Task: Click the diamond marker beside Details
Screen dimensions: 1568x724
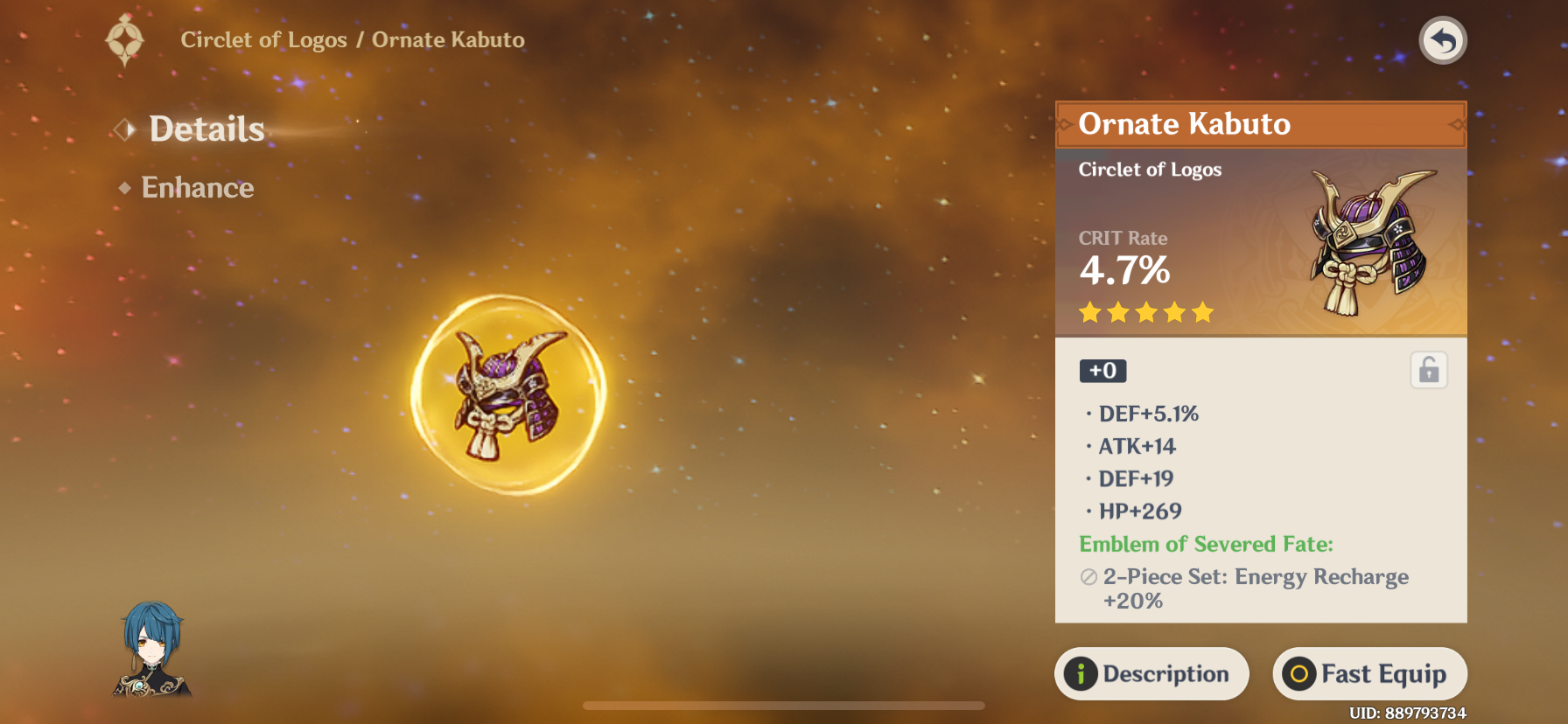Action: pyautogui.click(x=126, y=129)
